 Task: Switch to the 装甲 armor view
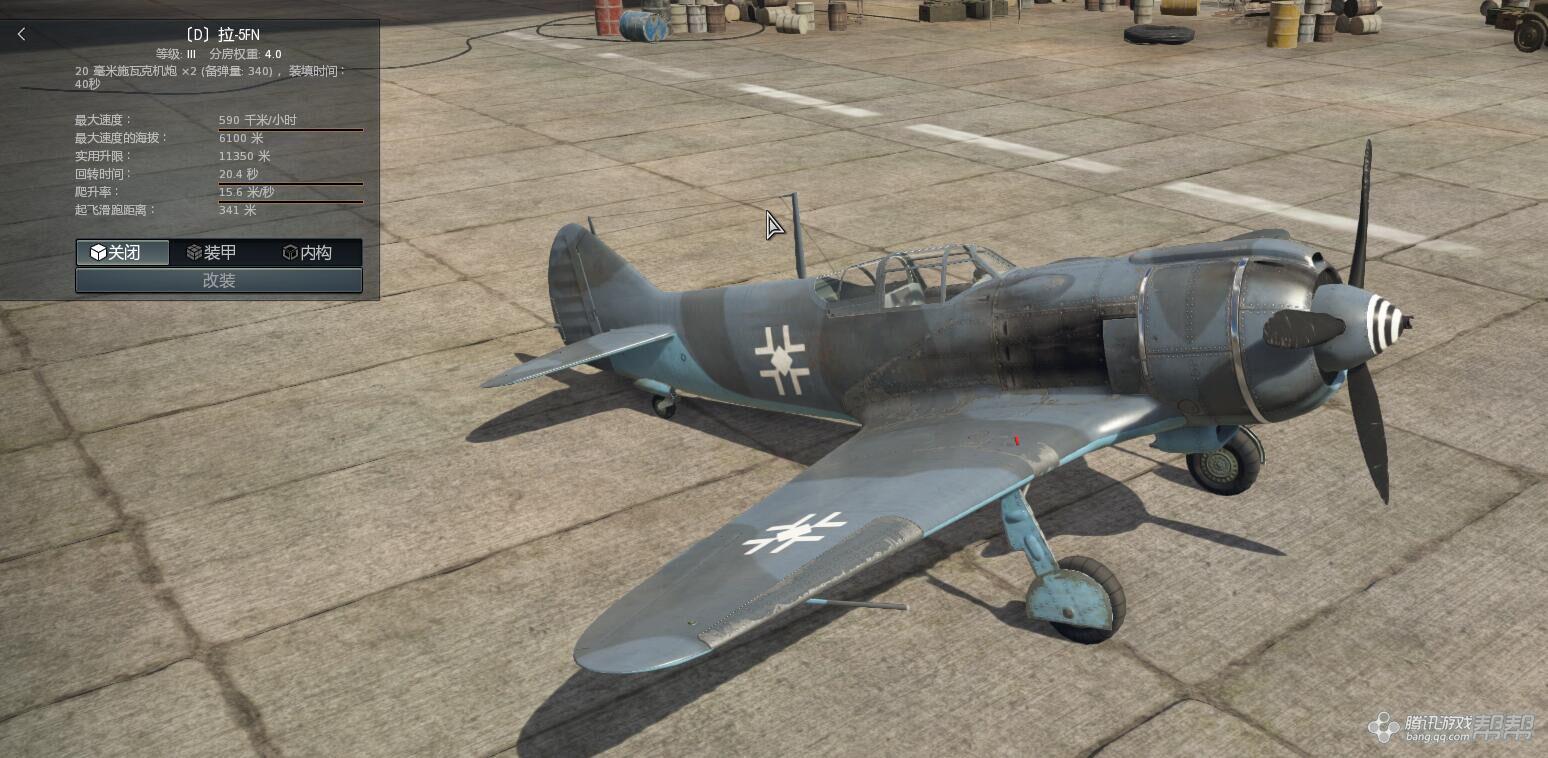click(212, 253)
